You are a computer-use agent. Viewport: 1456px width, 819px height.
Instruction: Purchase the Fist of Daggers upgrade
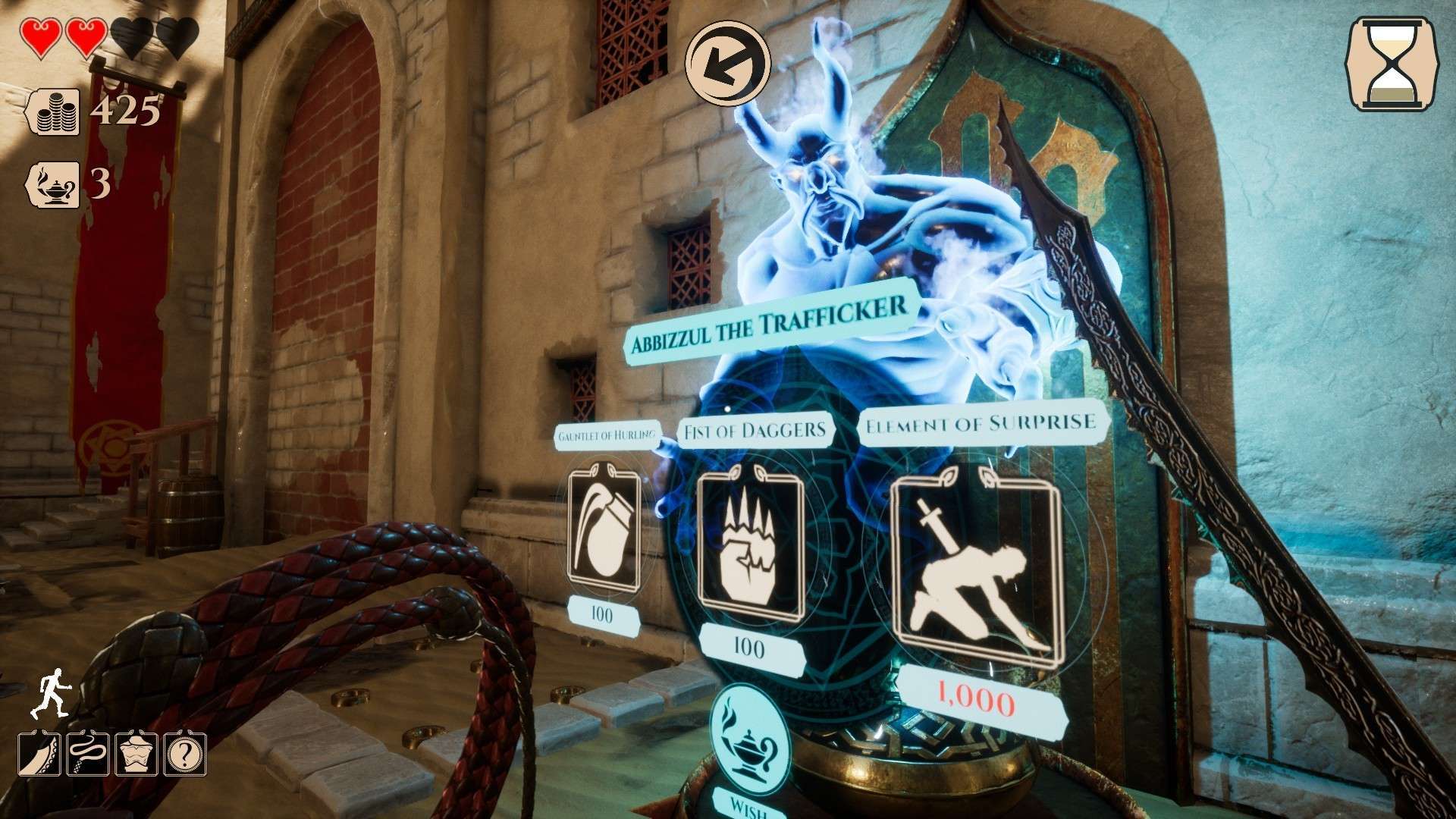(749, 544)
